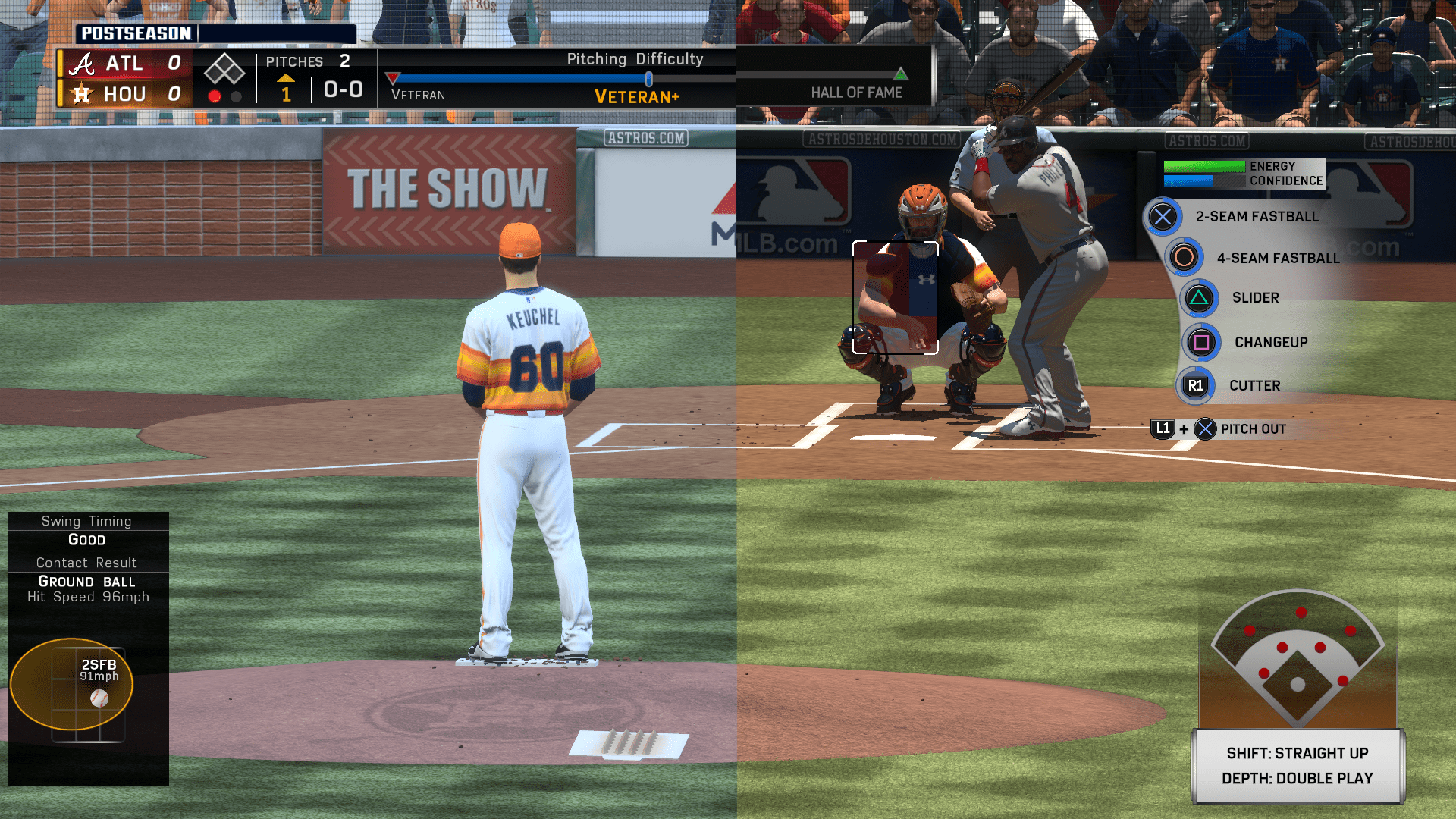Click the POSTSEASON banner
The image size is (1456, 819).
point(135,33)
